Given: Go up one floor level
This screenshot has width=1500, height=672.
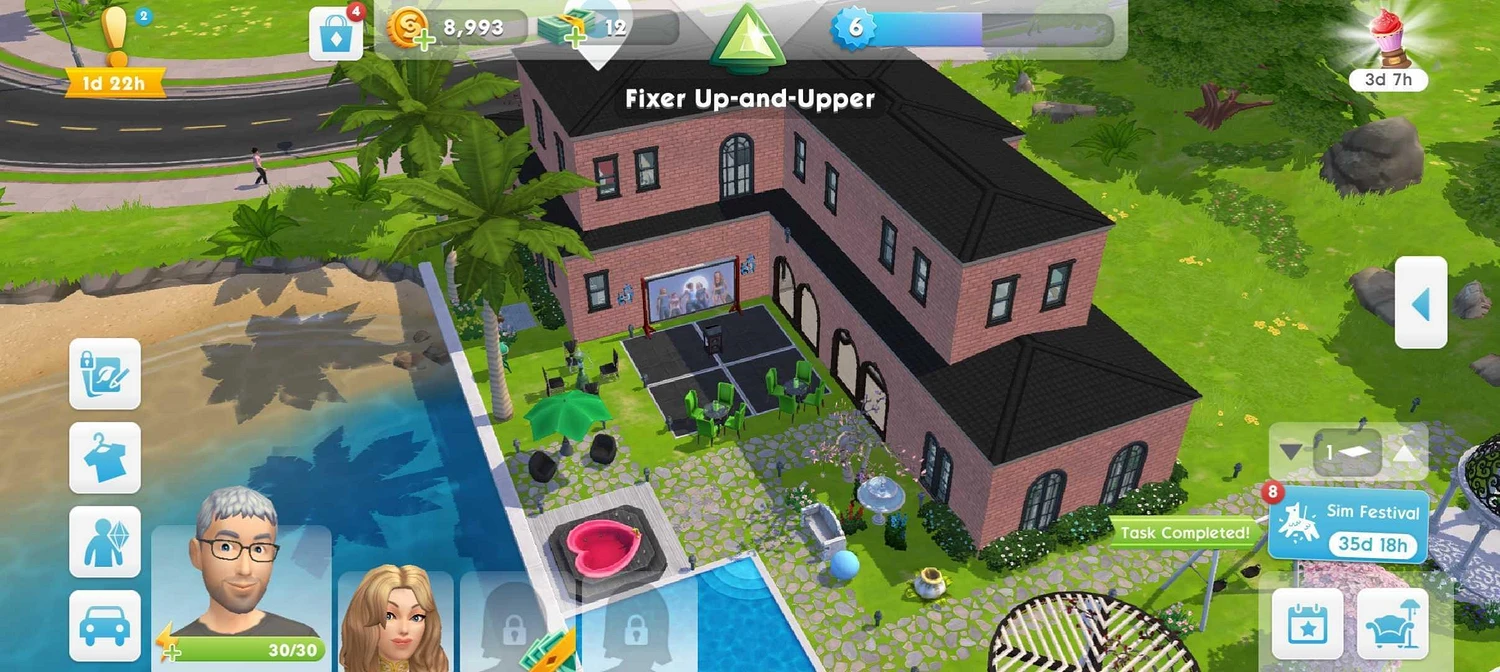Looking at the screenshot, I should (x=1405, y=452).
